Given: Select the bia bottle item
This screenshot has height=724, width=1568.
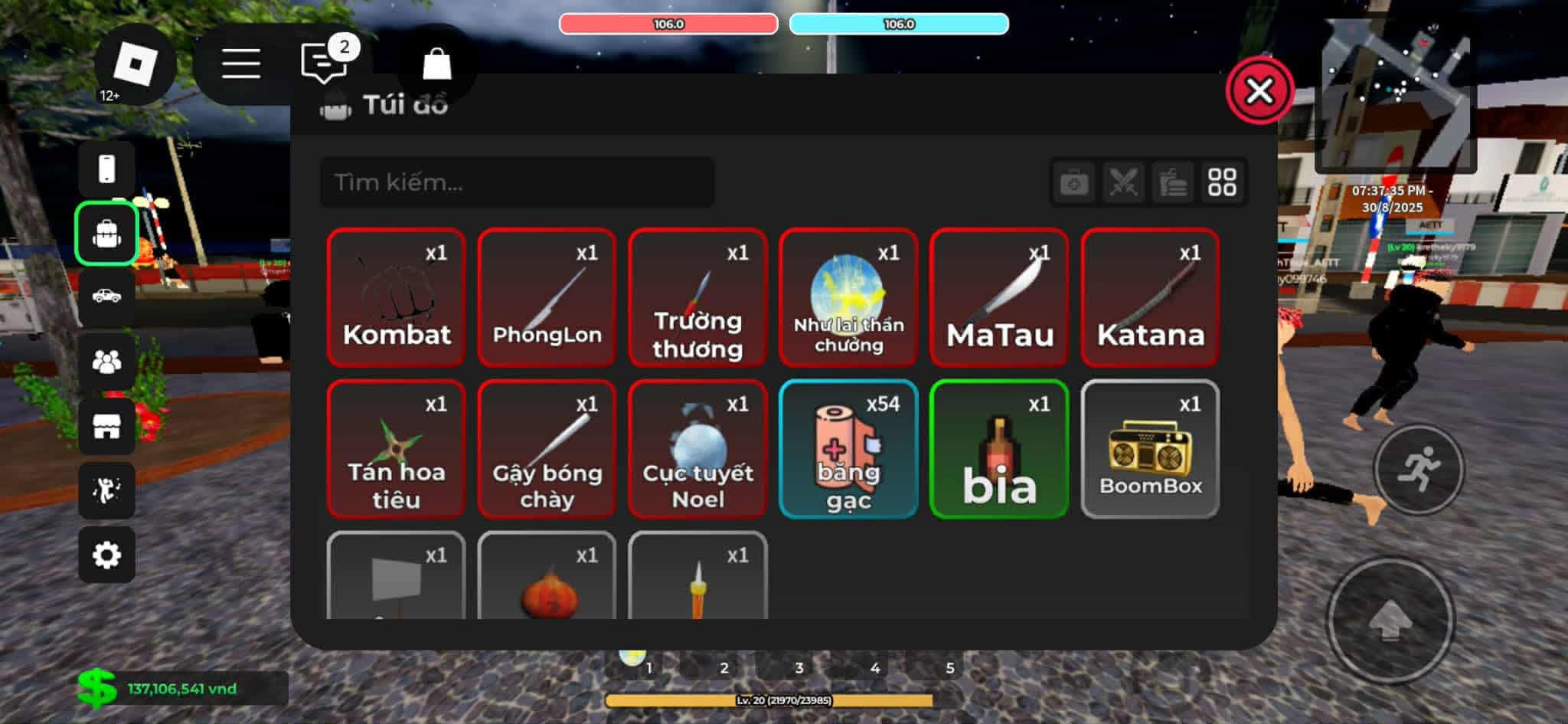Looking at the screenshot, I should tap(999, 449).
